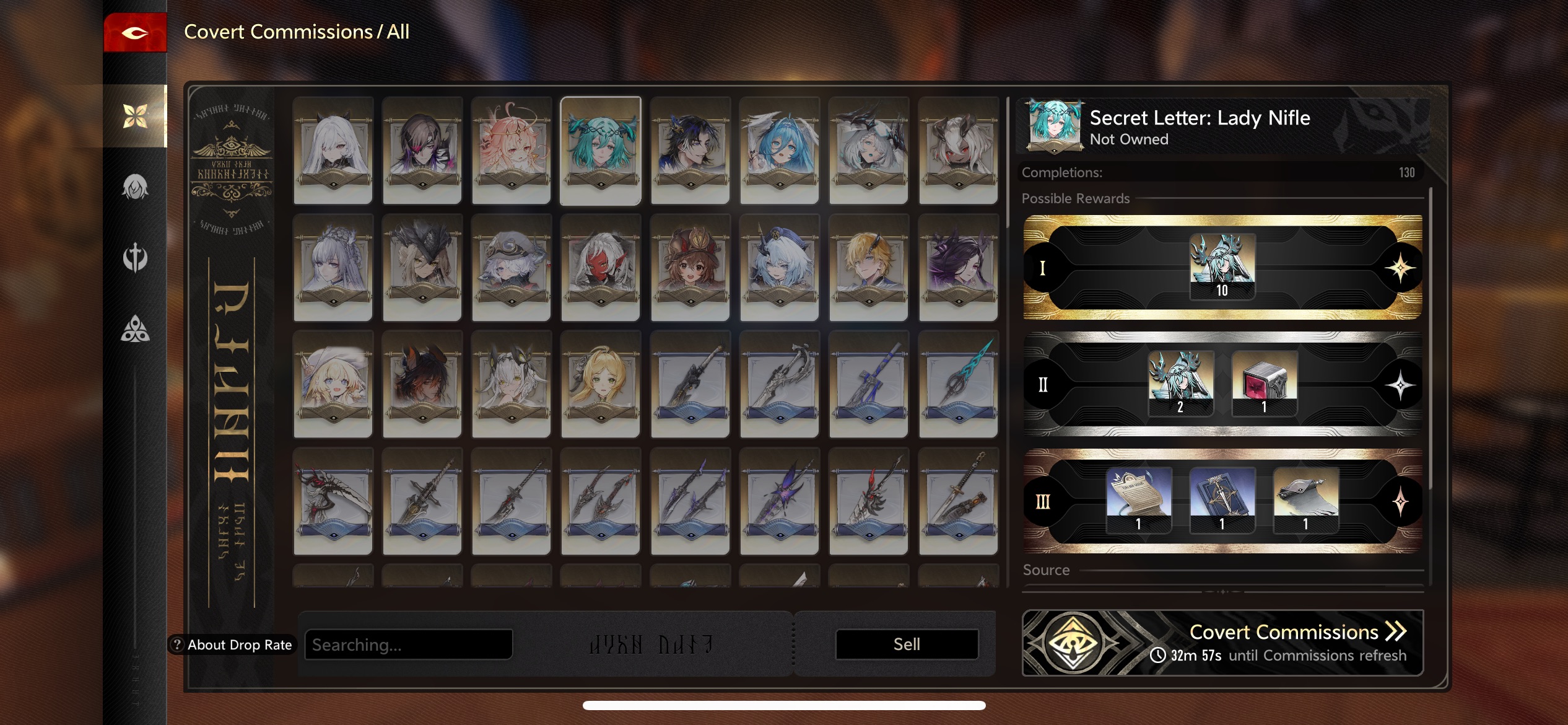
Task: Click the Searching text field
Action: (409, 644)
